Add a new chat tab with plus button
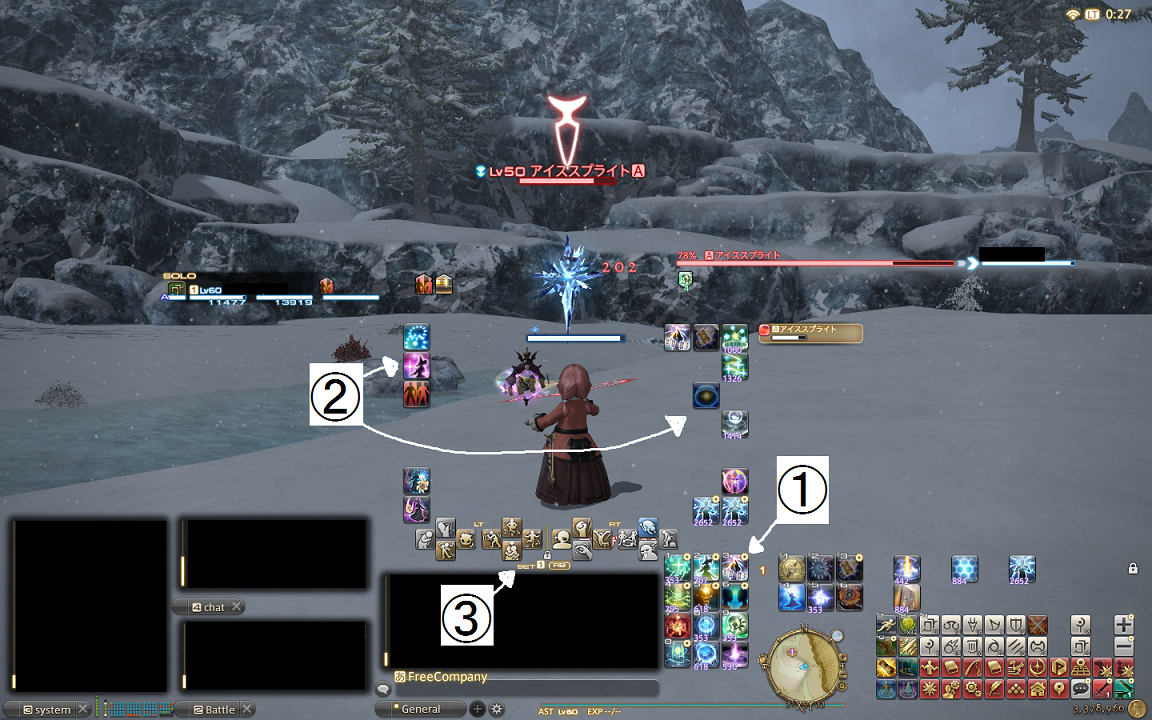Screen dimensions: 1152x720 point(477,709)
